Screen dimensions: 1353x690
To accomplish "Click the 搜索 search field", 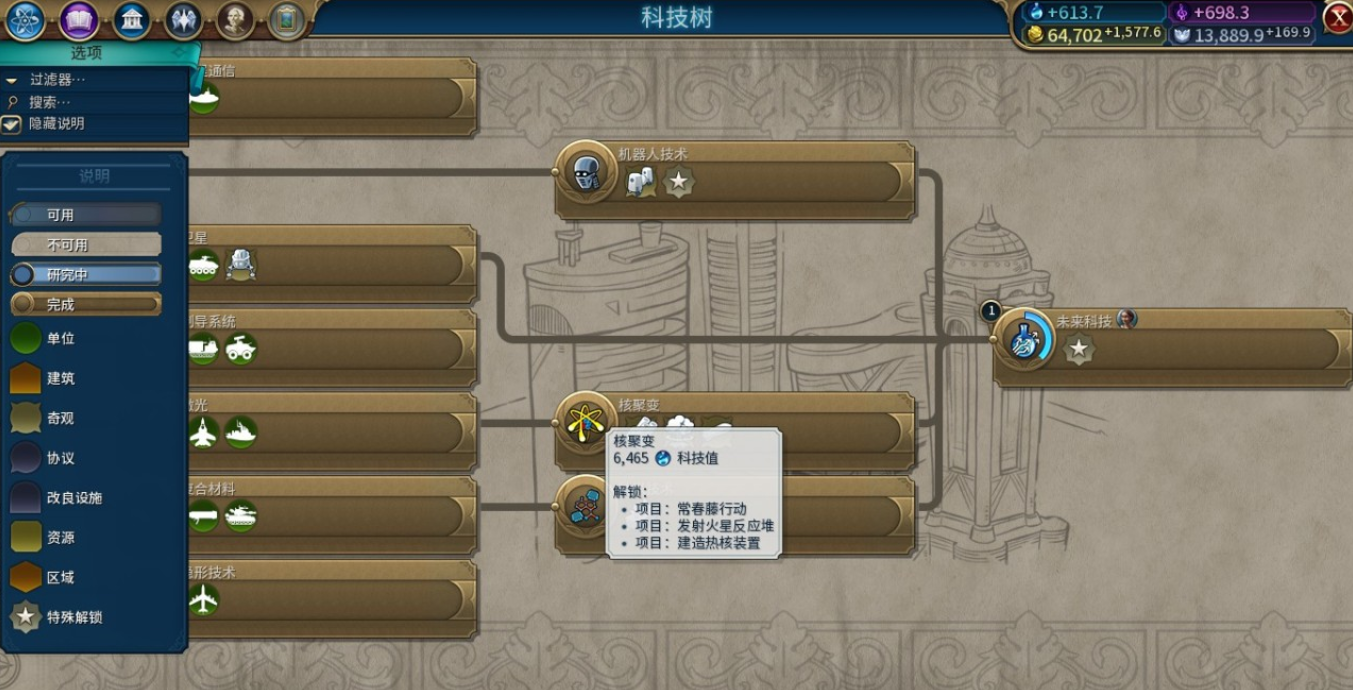I will pos(50,102).
